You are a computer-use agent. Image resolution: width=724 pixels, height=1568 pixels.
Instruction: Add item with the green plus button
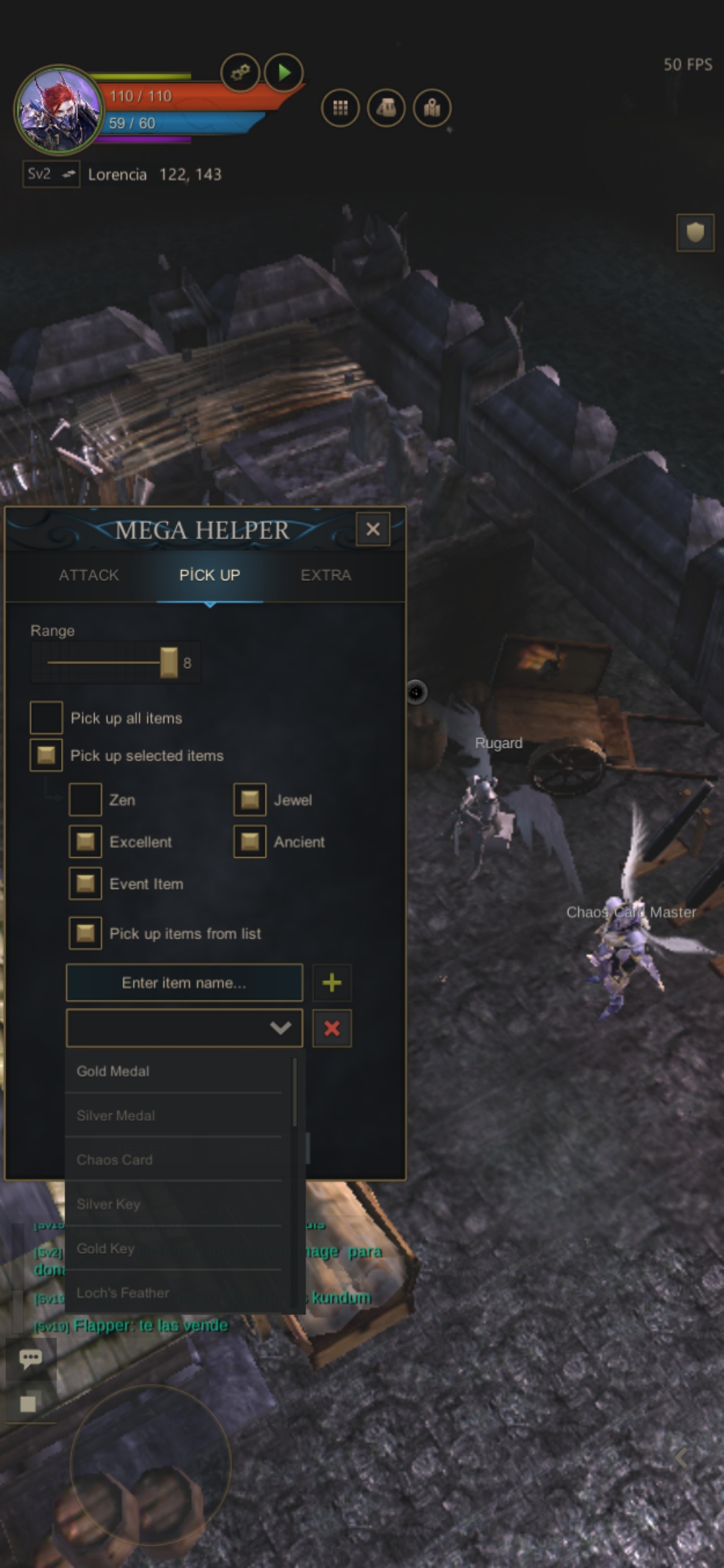tap(332, 982)
